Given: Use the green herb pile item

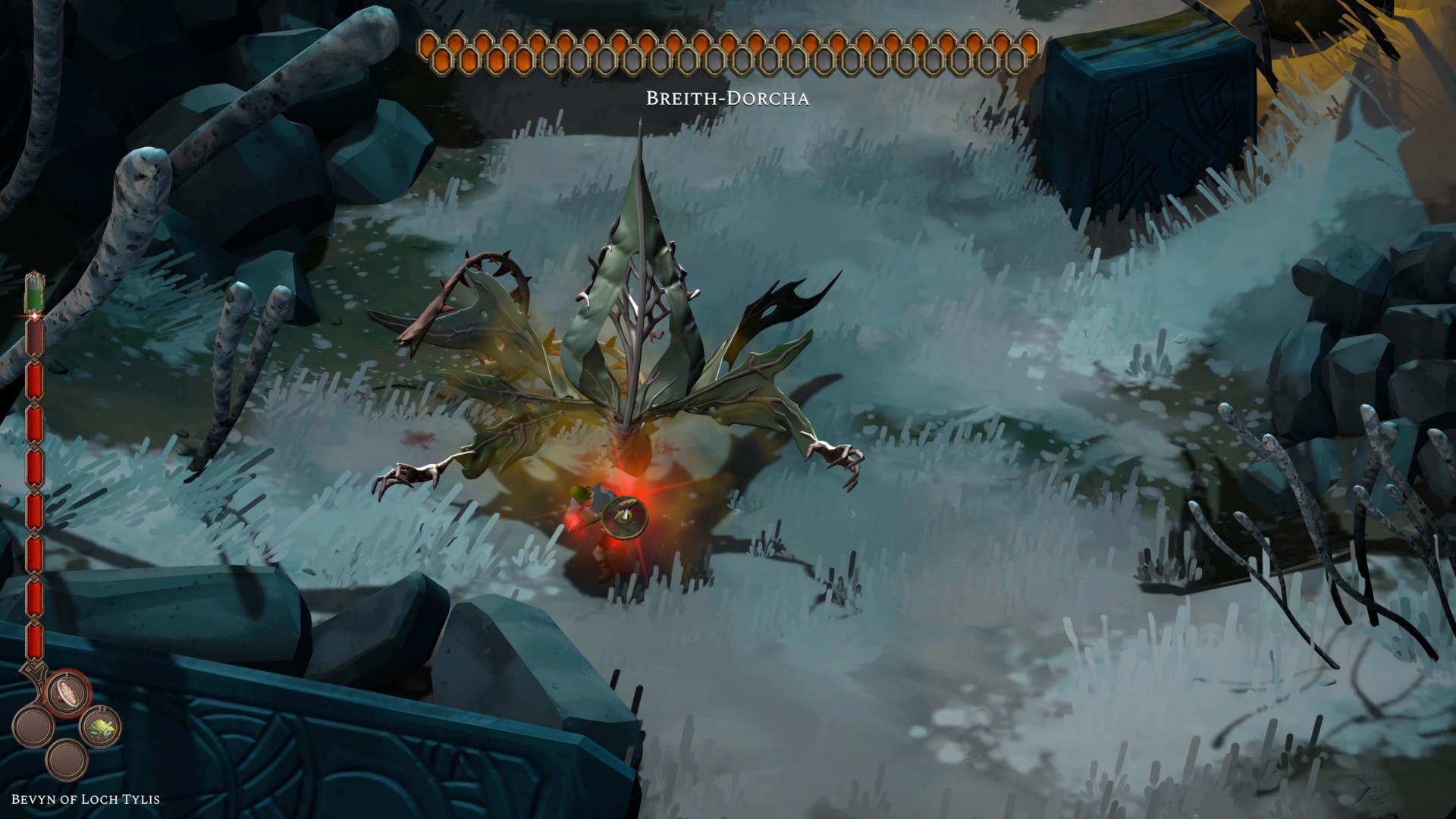Looking at the screenshot, I should (x=100, y=726).
